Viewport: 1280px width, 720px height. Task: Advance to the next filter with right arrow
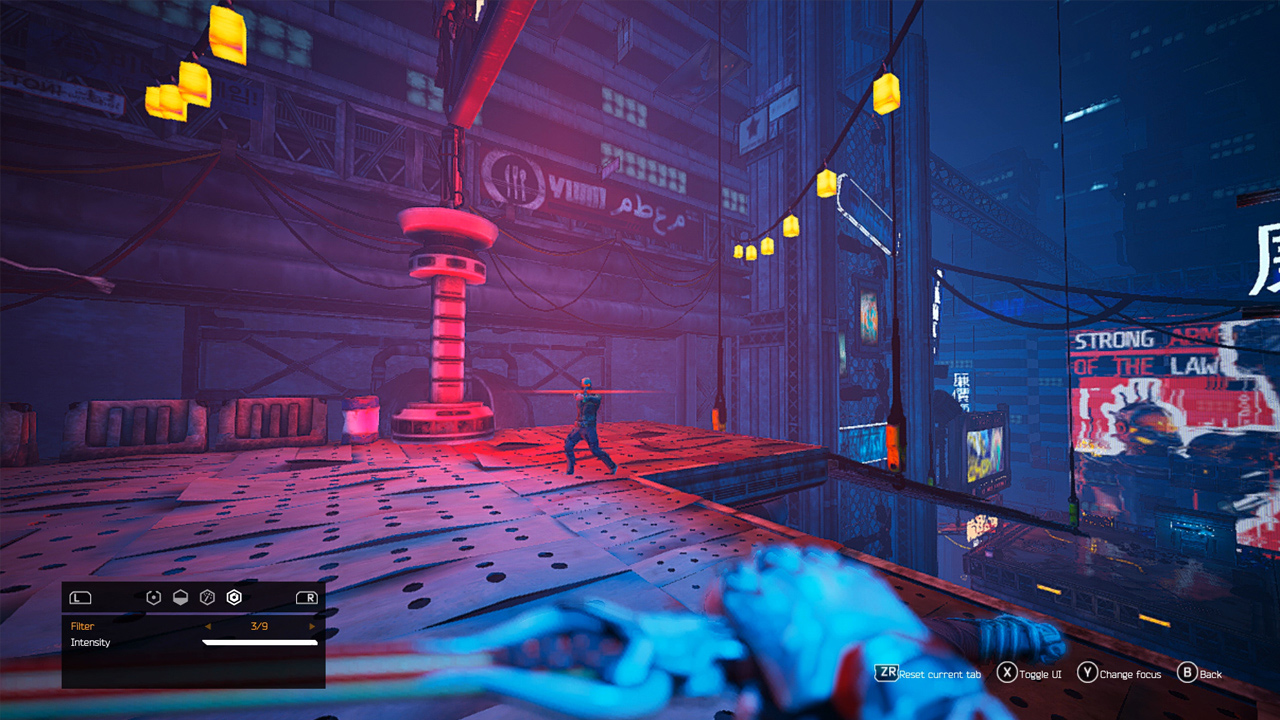tap(312, 625)
